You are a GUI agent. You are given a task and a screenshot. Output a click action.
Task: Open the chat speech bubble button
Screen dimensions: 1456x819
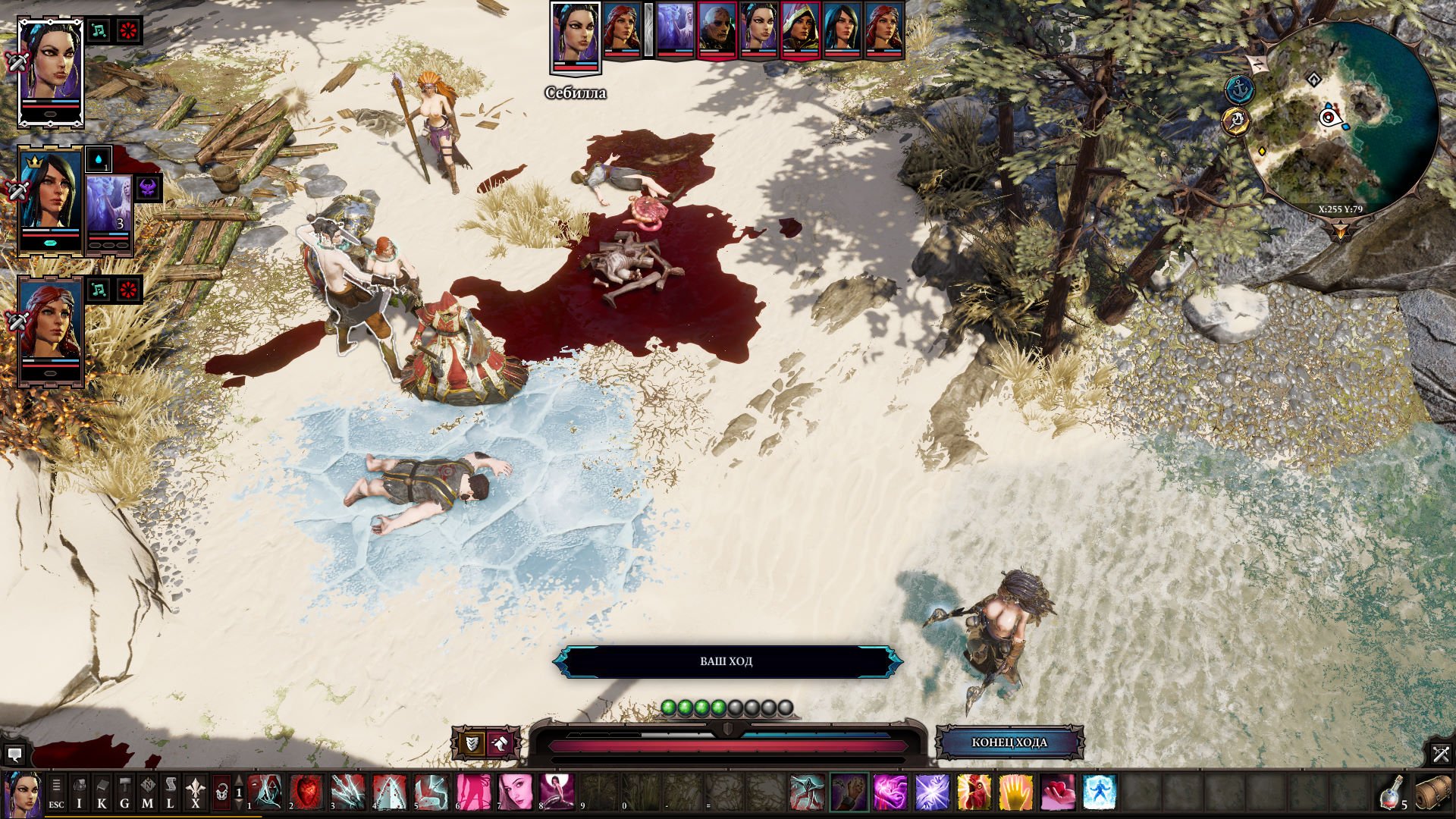(x=14, y=755)
